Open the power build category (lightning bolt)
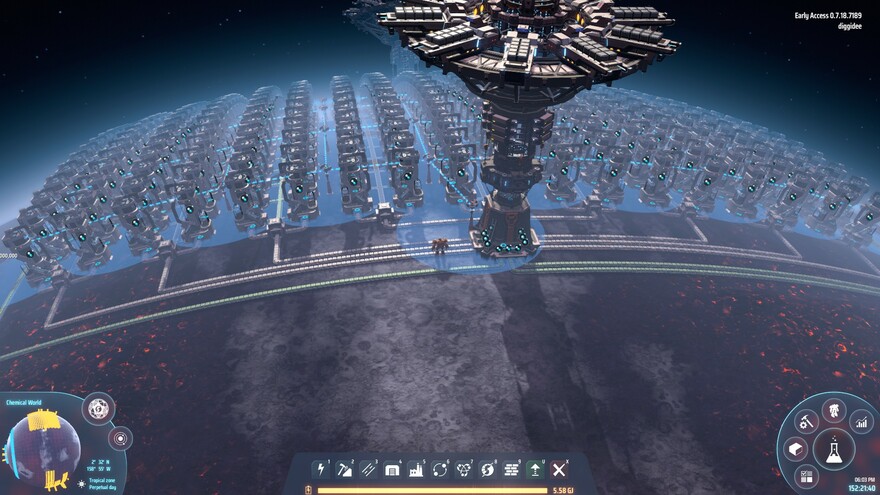 click(320, 469)
